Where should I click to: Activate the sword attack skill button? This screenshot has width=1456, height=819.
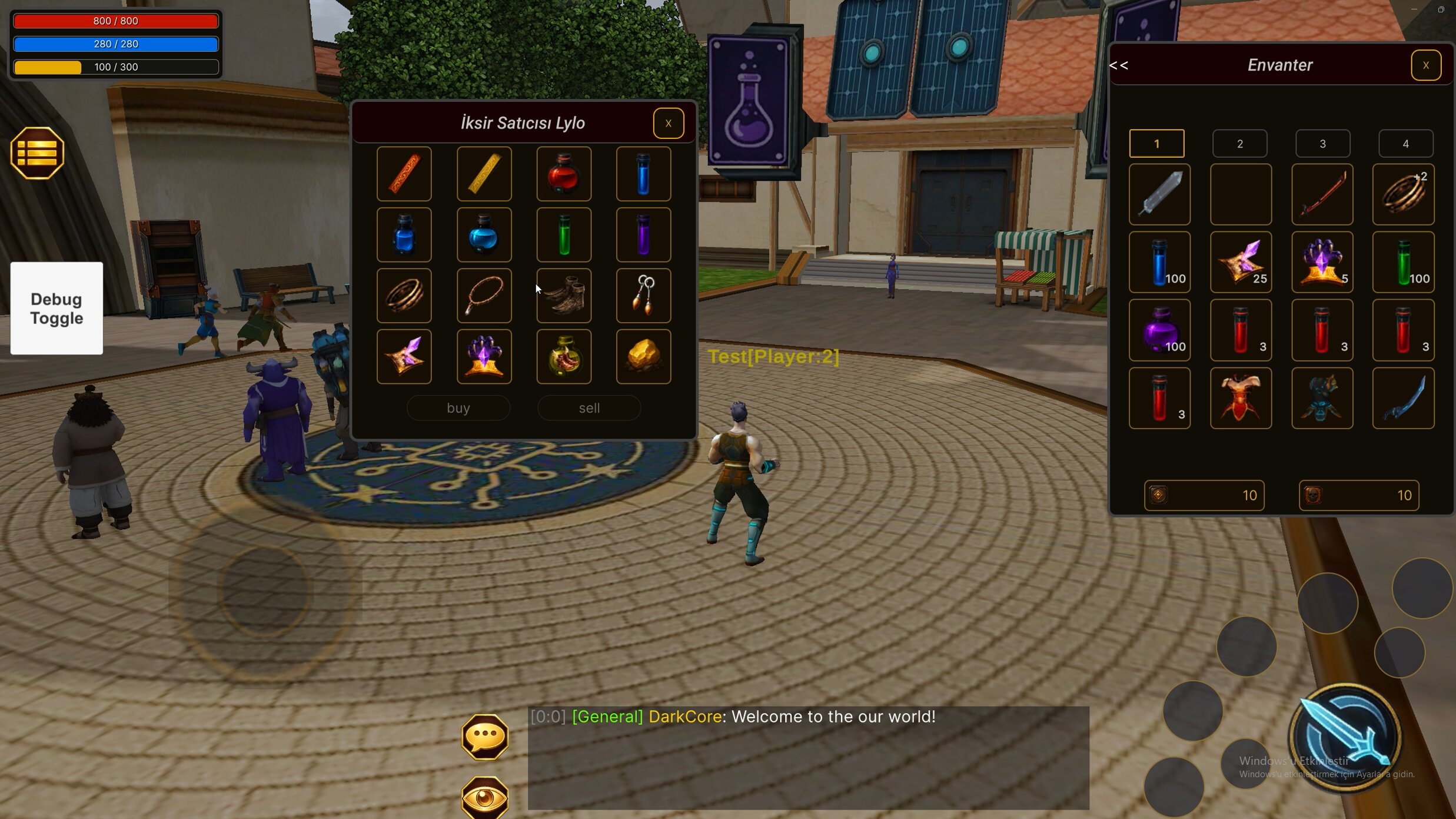(1345, 737)
